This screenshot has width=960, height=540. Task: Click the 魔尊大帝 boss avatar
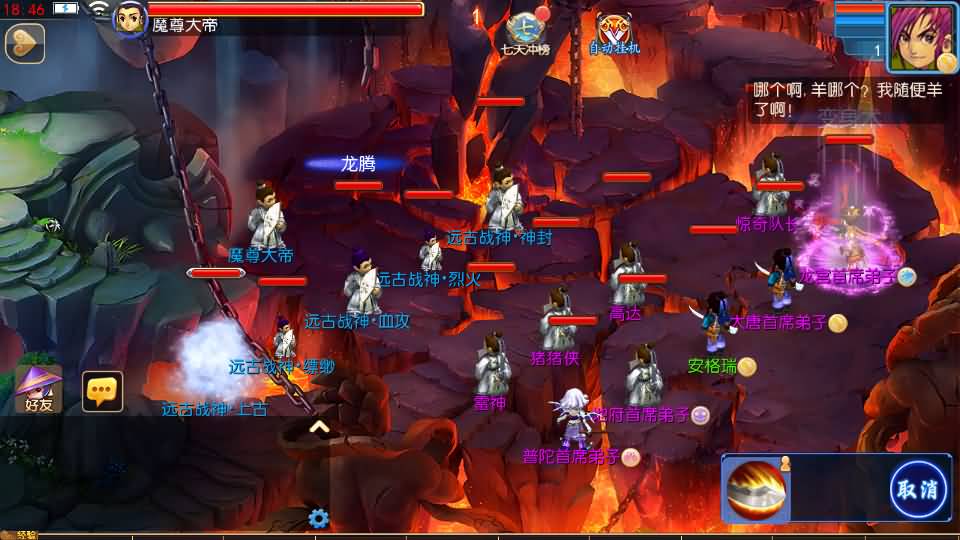(130, 18)
